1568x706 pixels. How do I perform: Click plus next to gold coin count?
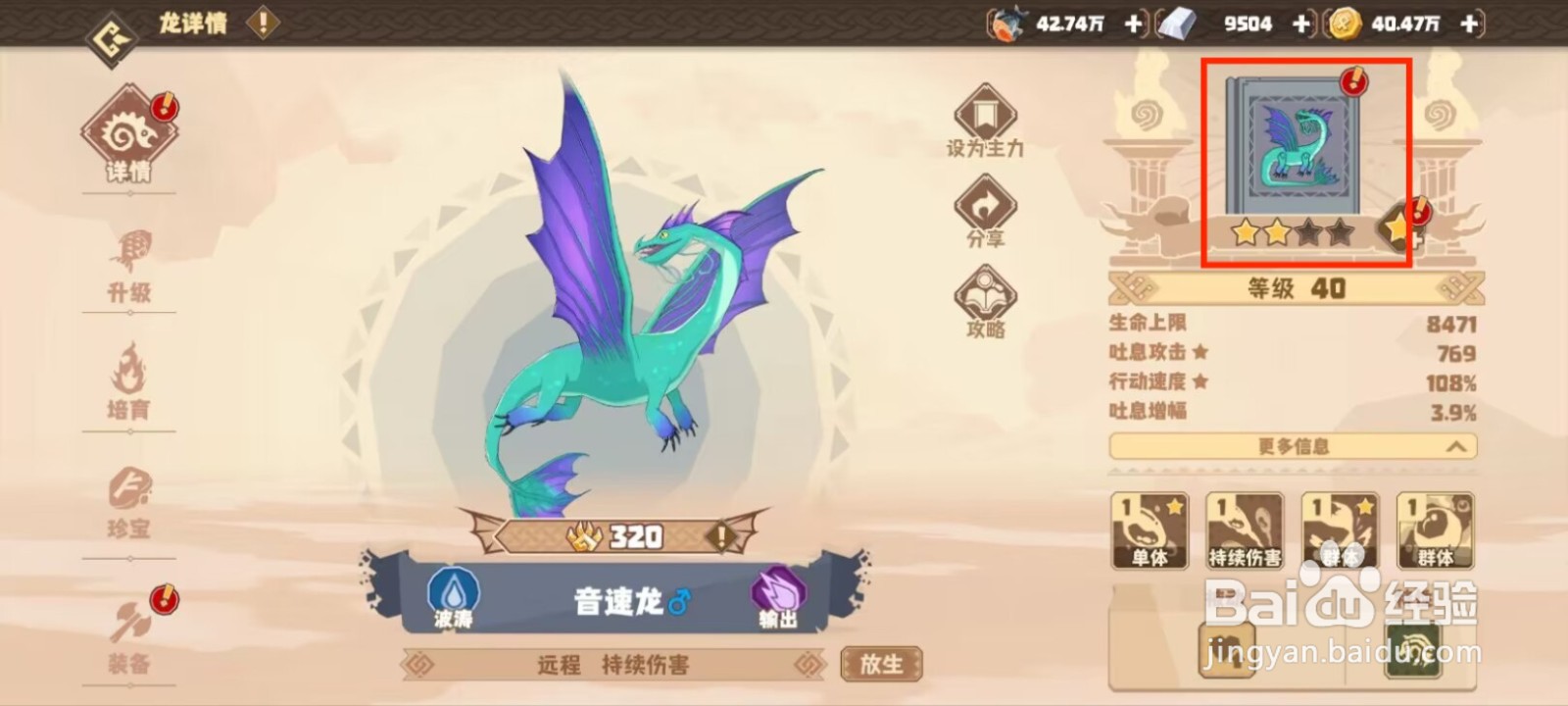[1467, 25]
